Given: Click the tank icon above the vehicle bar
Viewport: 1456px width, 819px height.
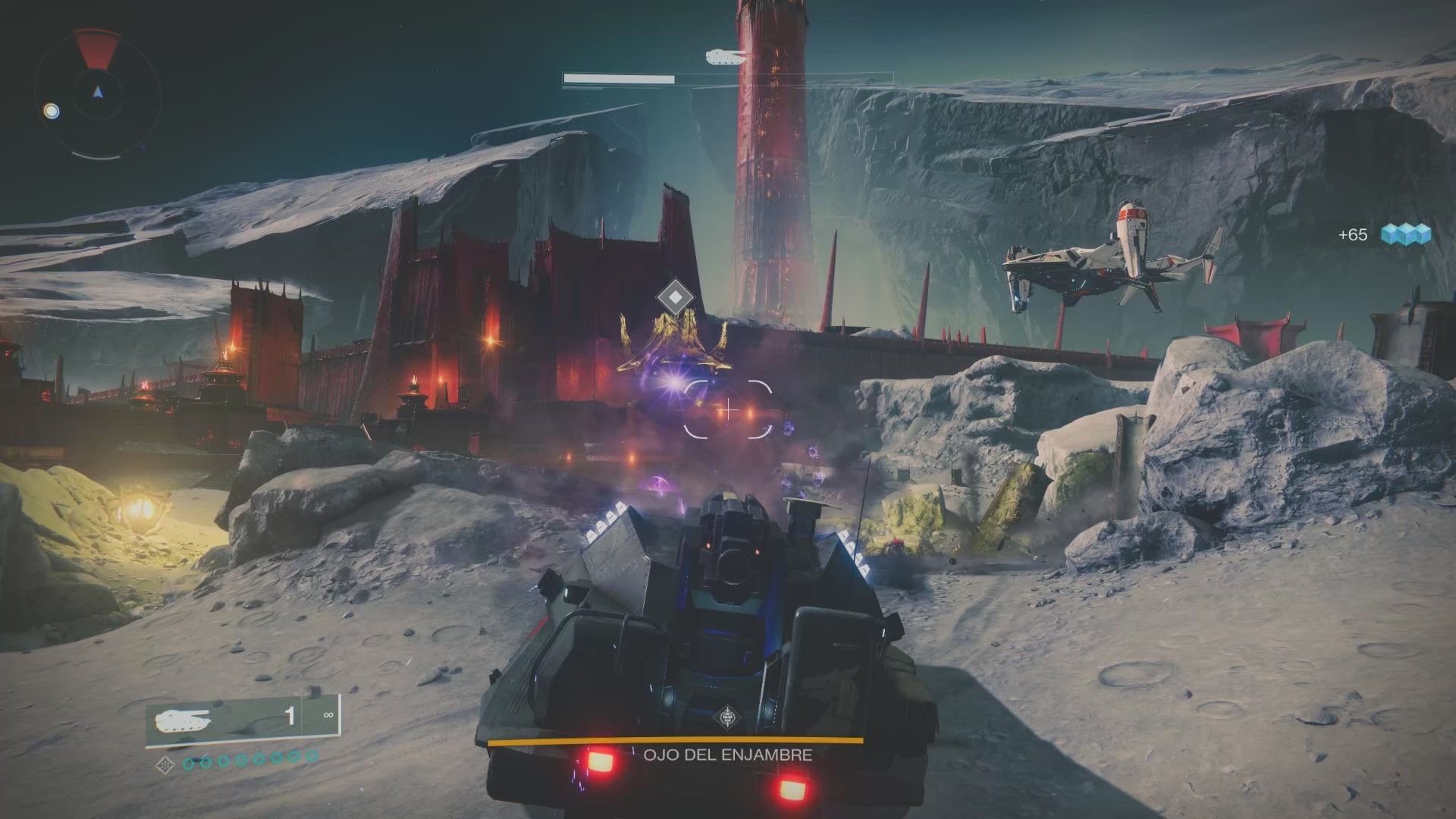Looking at the screenshot, I should pyautogui.click(x=726, y=56).
